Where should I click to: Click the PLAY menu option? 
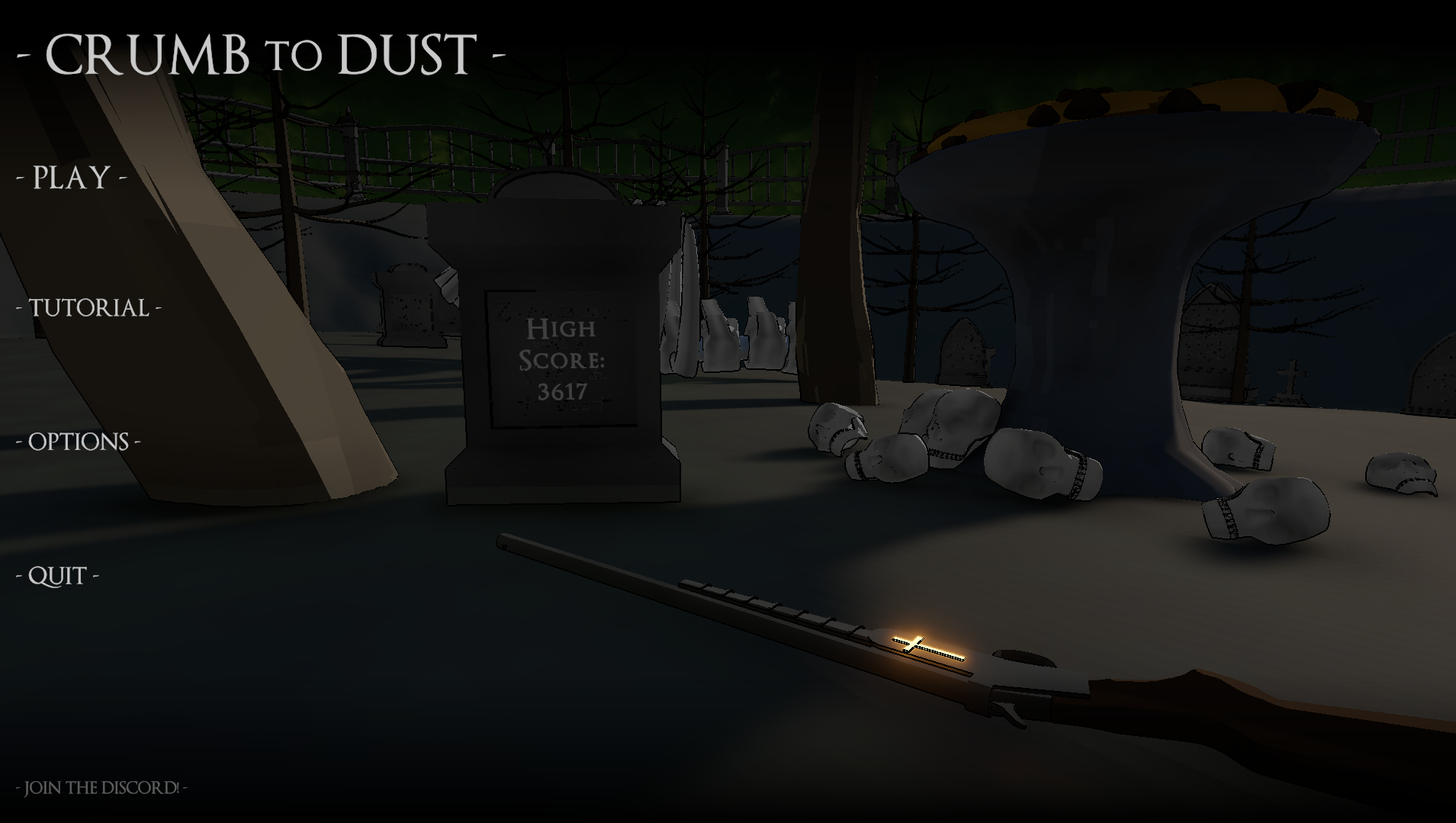pyautogui.click(x=70, y=178)
